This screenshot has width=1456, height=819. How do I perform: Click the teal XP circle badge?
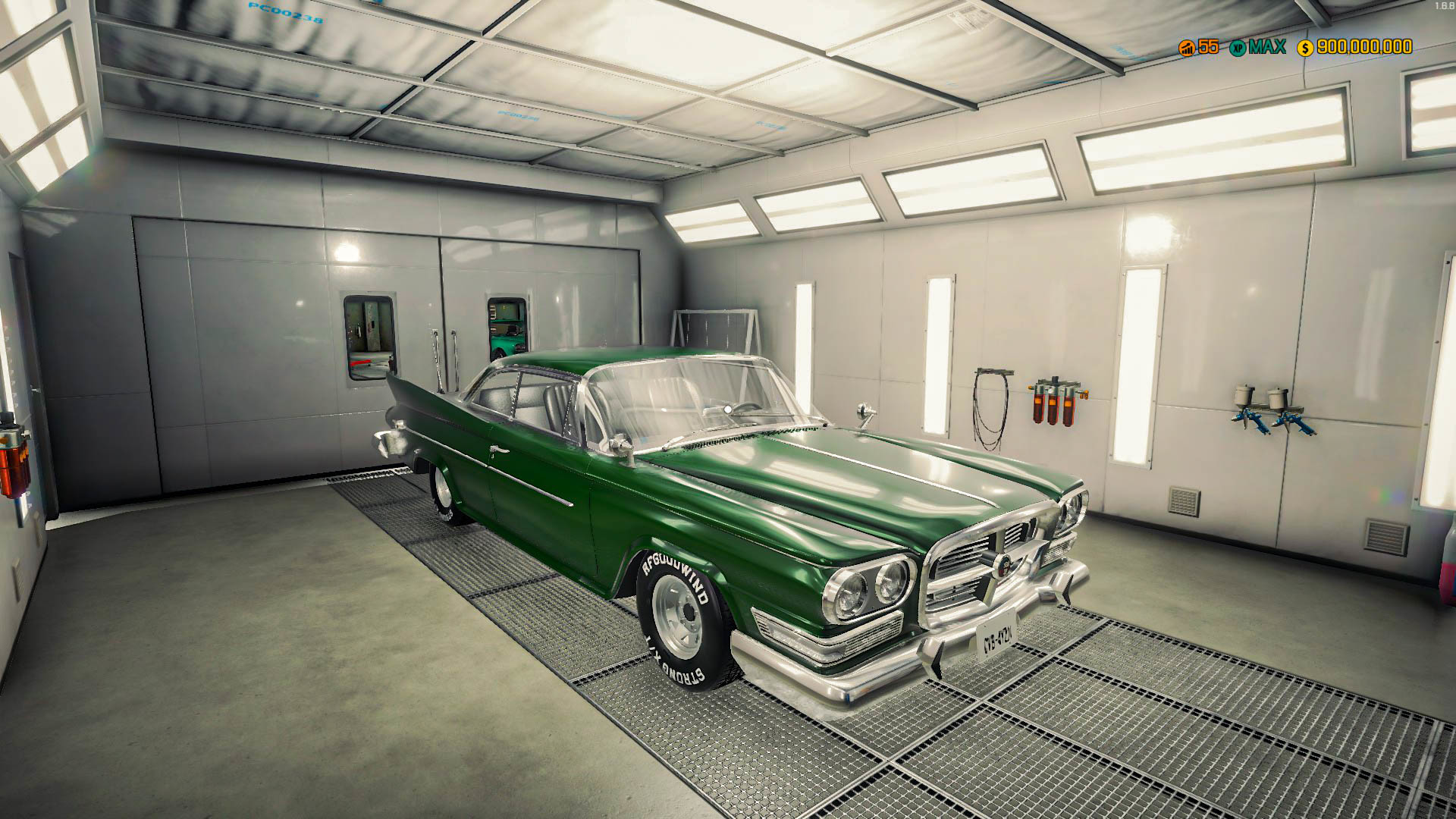point(1239,47)
